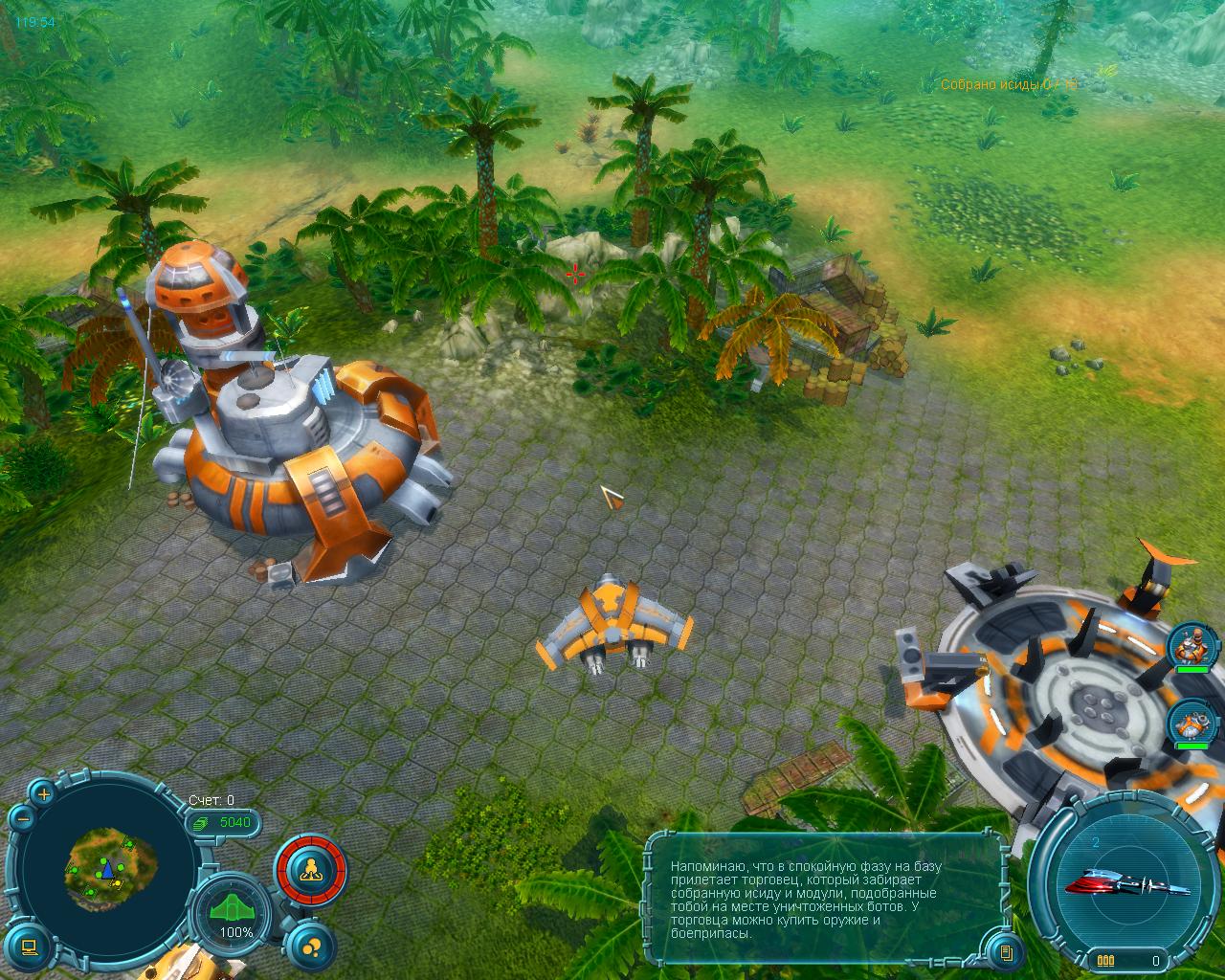Click the orange bubbles button
The height and width of the screenshot is (980, 1225).
tap(309, 947)
